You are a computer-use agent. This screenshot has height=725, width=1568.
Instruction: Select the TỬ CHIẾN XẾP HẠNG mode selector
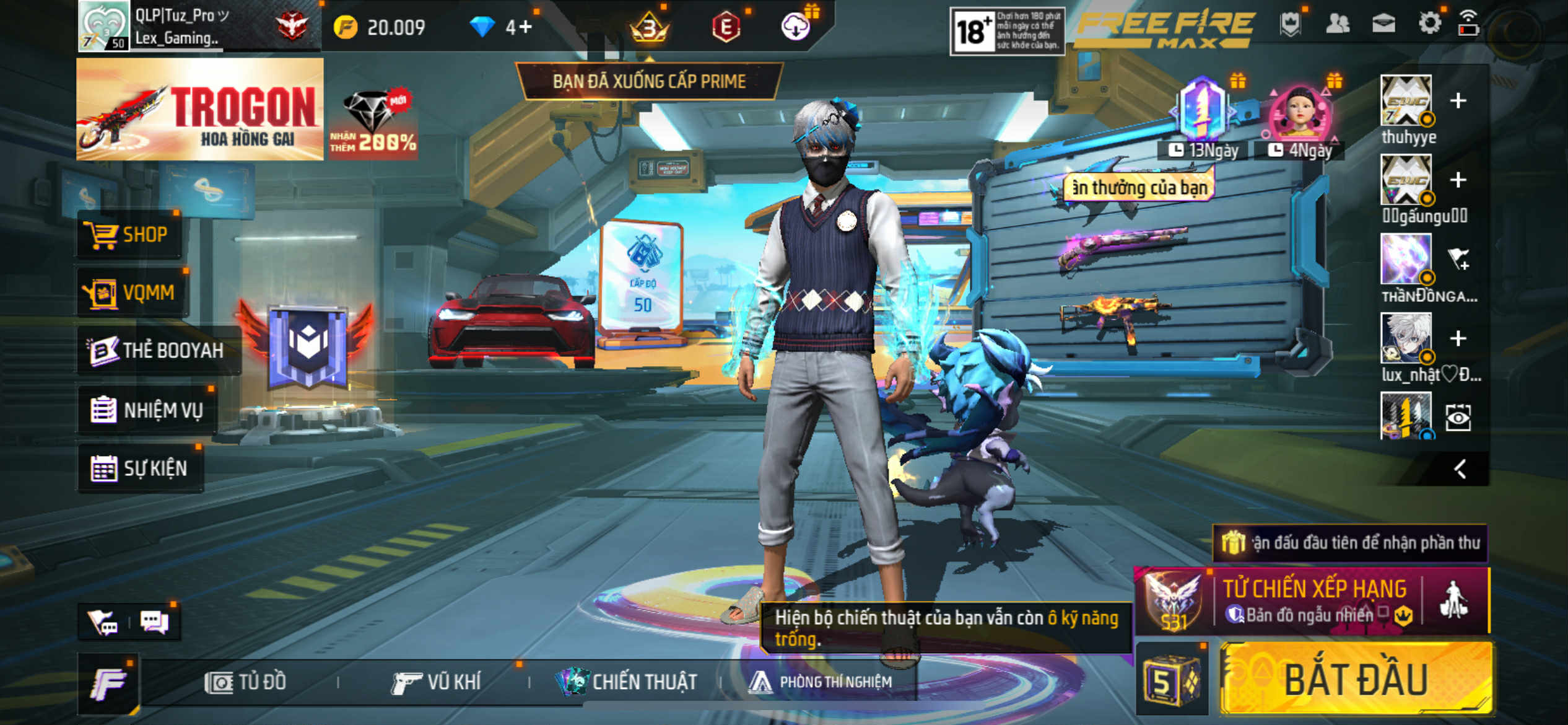[x=1313, y=601]
